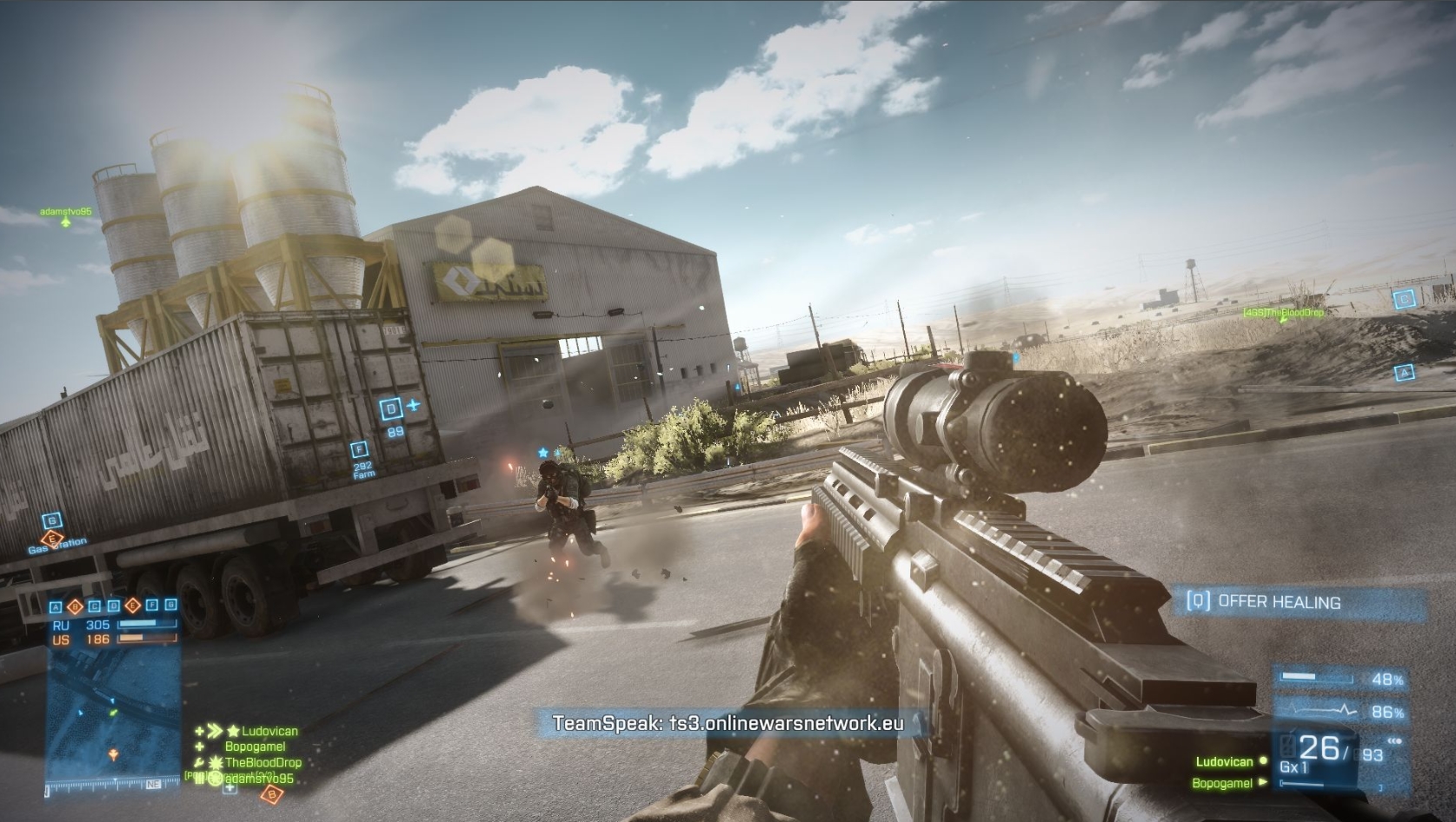Select the objective A marker on the right
1456x822 pixels.
pos(1405,372)
